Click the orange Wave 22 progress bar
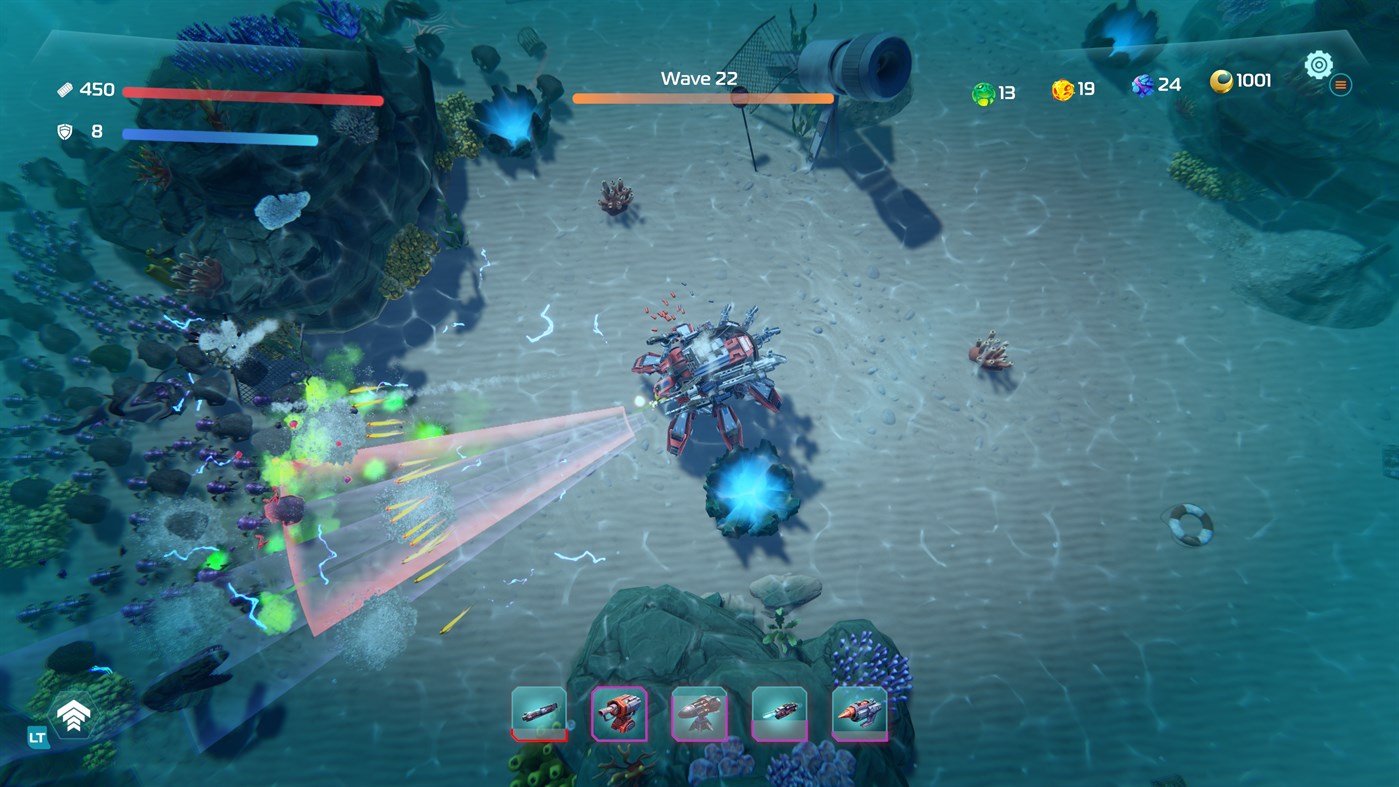 point(703,97)
